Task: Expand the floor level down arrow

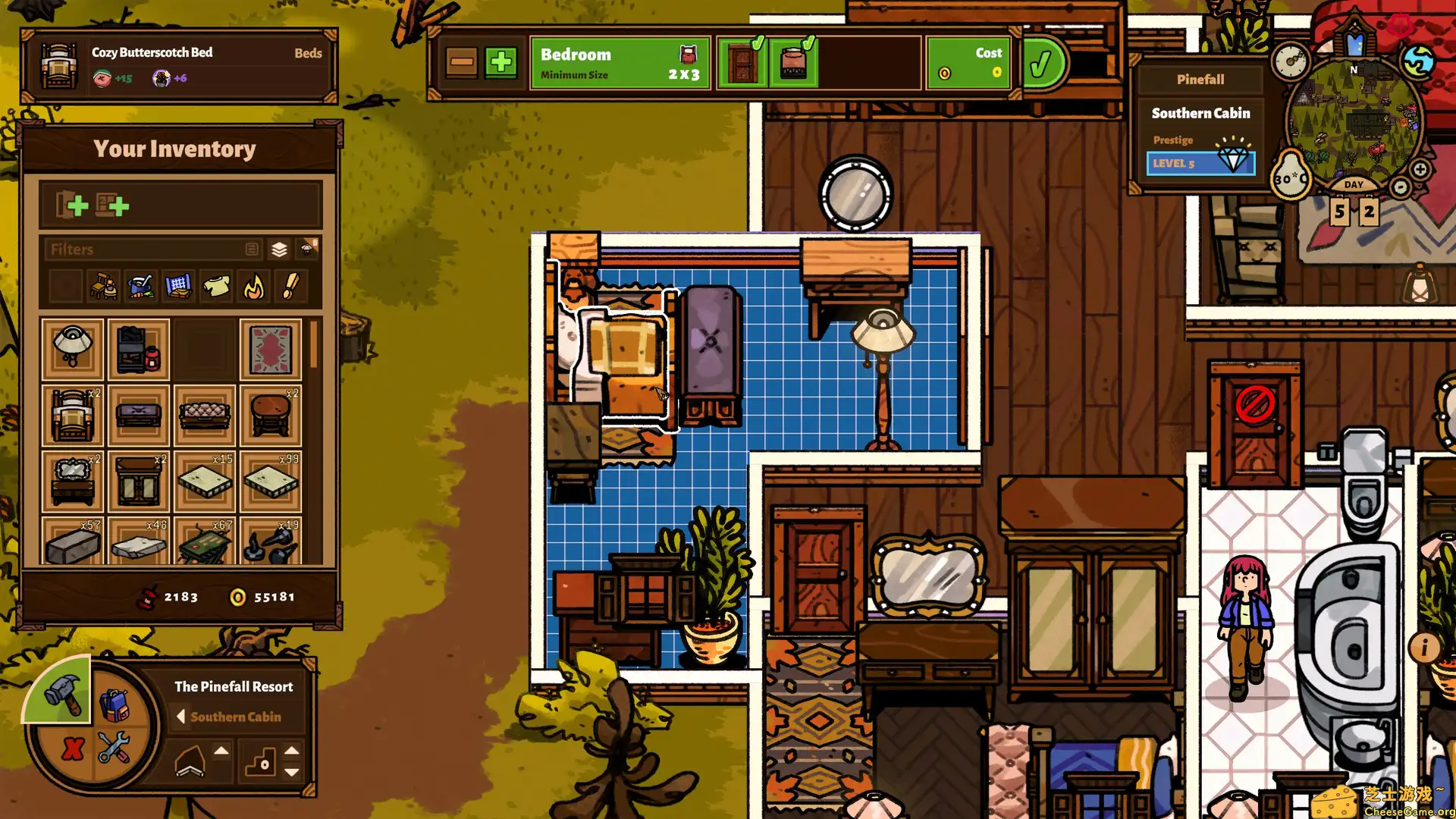Action: pos(290,773)
